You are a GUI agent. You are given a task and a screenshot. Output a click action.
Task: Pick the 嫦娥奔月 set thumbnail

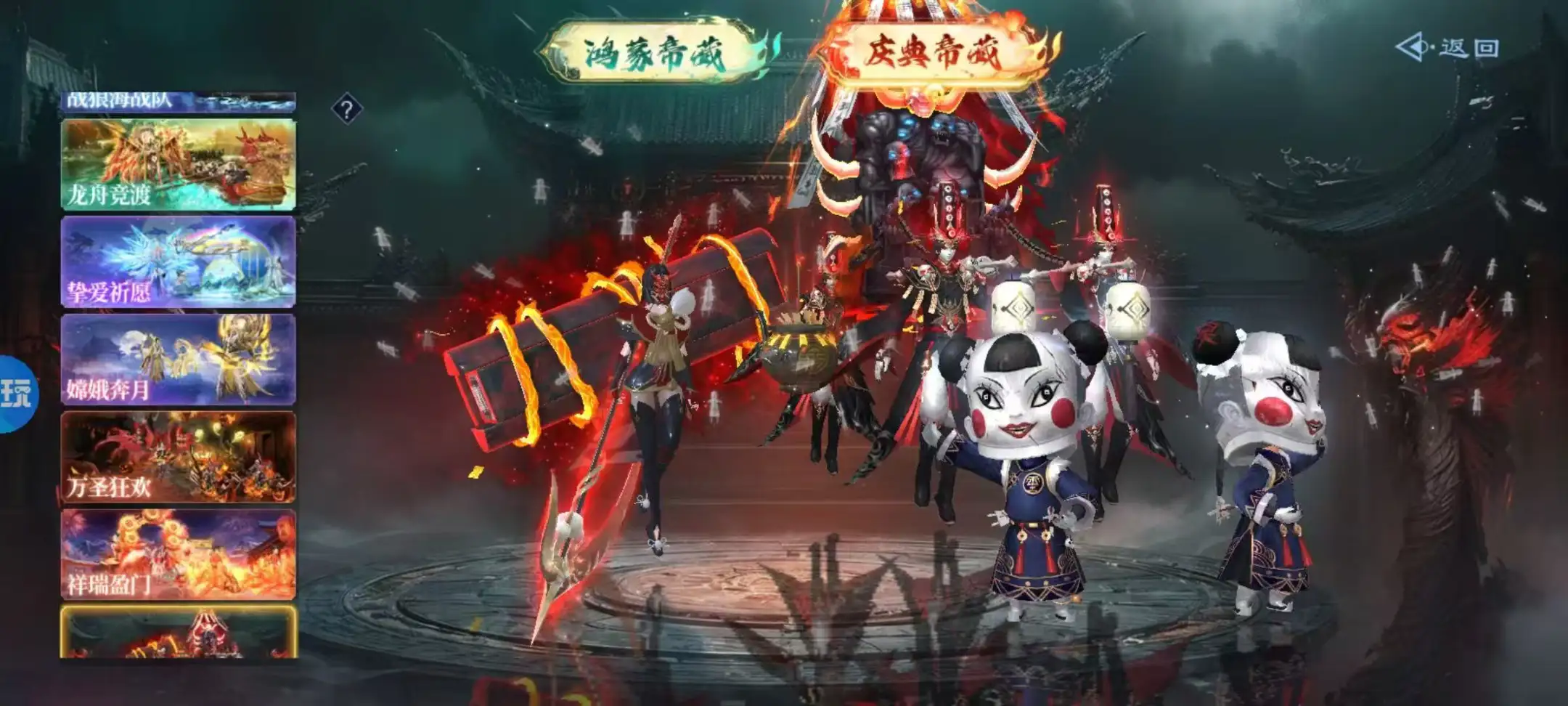coord(178,360)
